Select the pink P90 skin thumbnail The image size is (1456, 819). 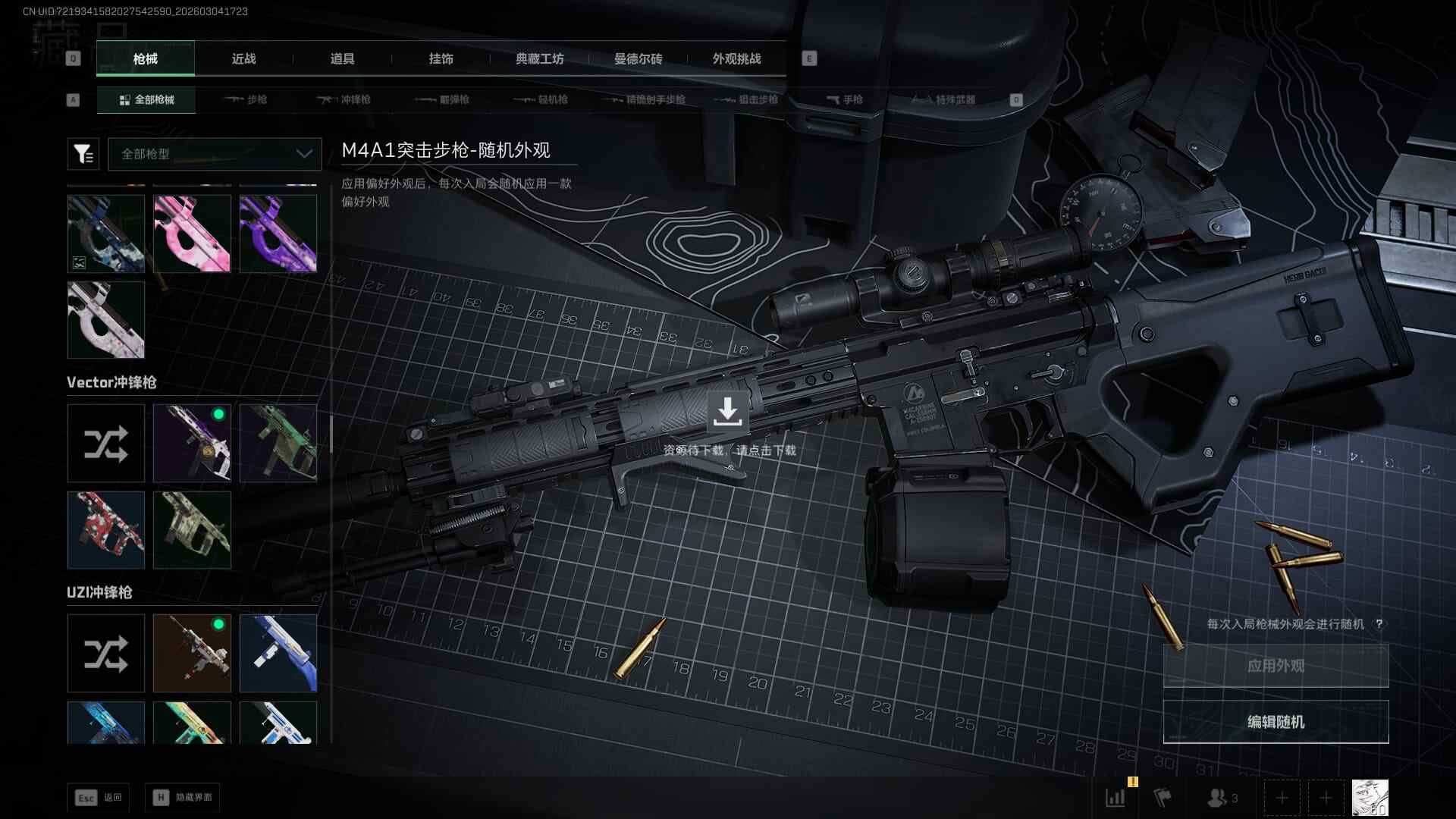coord(192,234)
